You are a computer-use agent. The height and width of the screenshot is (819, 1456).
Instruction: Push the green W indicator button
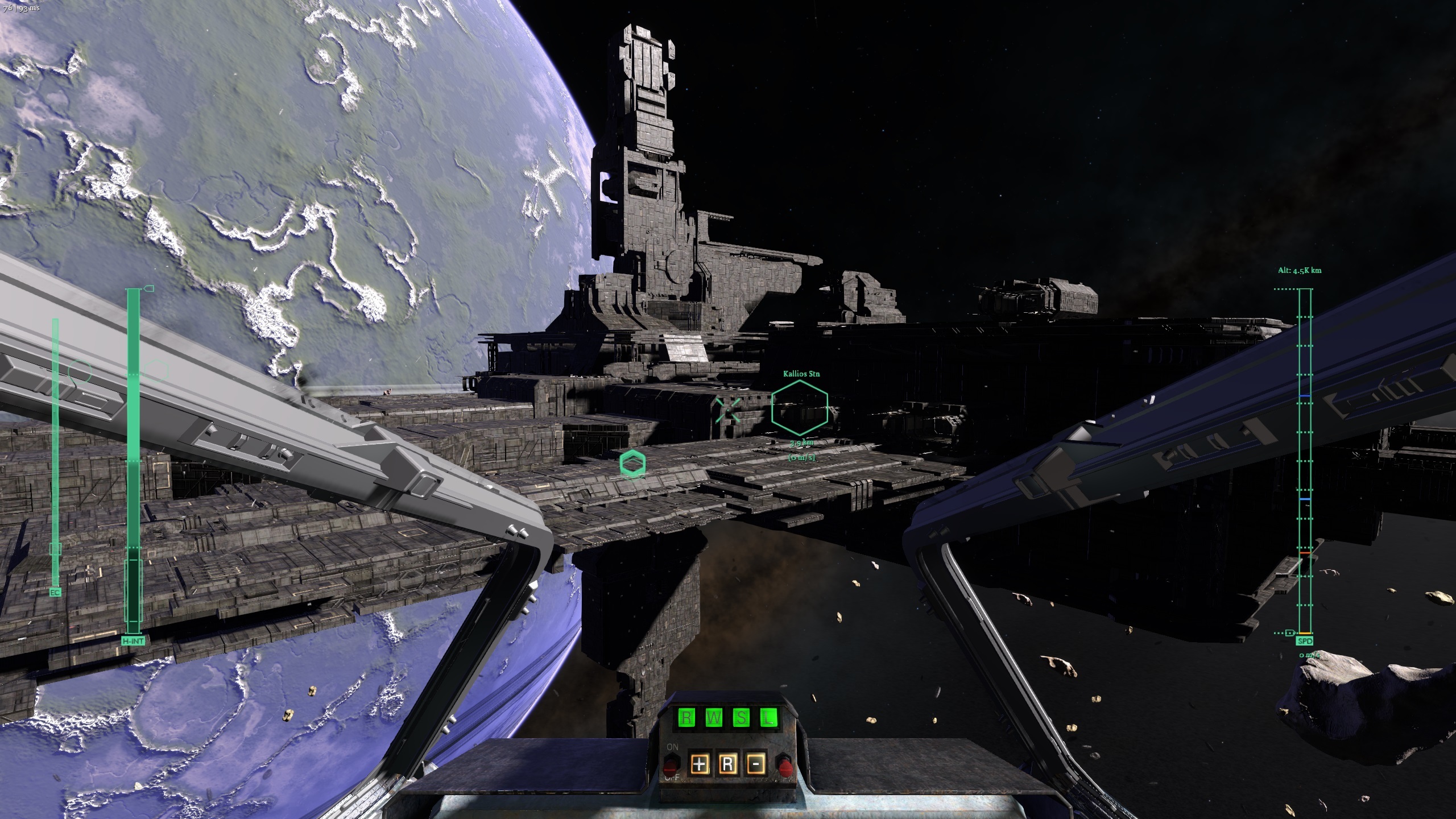[714, 718]
